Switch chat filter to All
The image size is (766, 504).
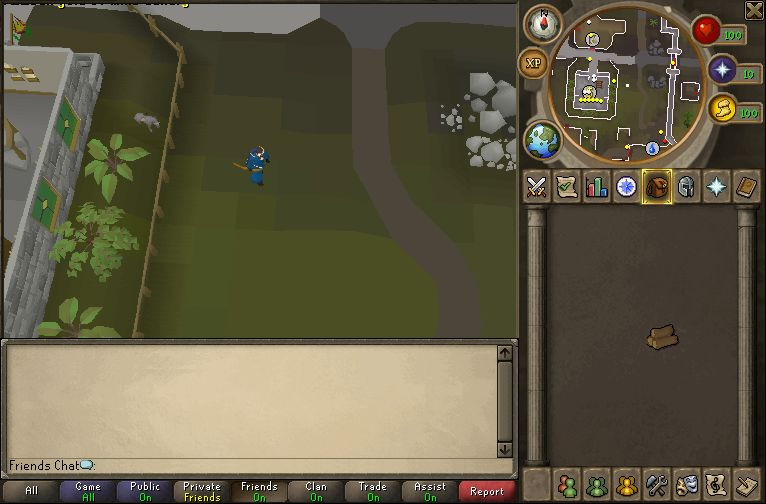[x=31, y=491]
